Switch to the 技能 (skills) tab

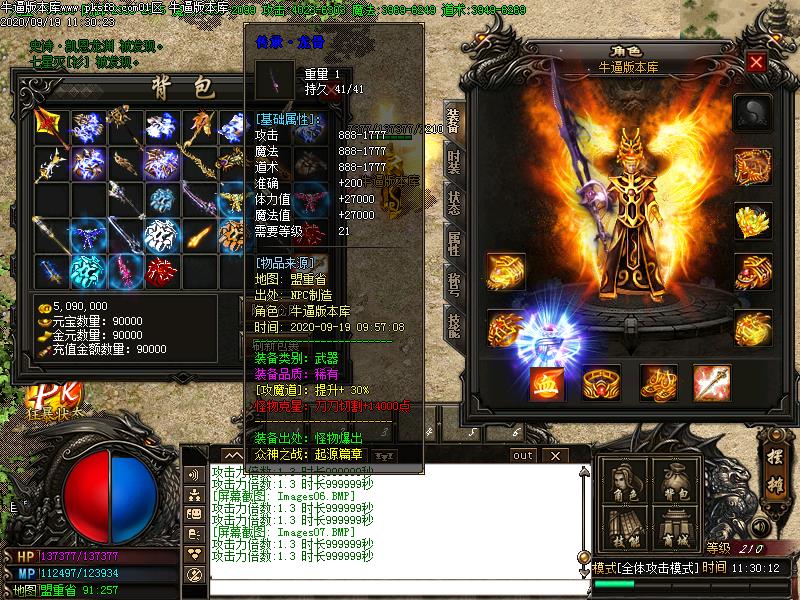[453, 325]
